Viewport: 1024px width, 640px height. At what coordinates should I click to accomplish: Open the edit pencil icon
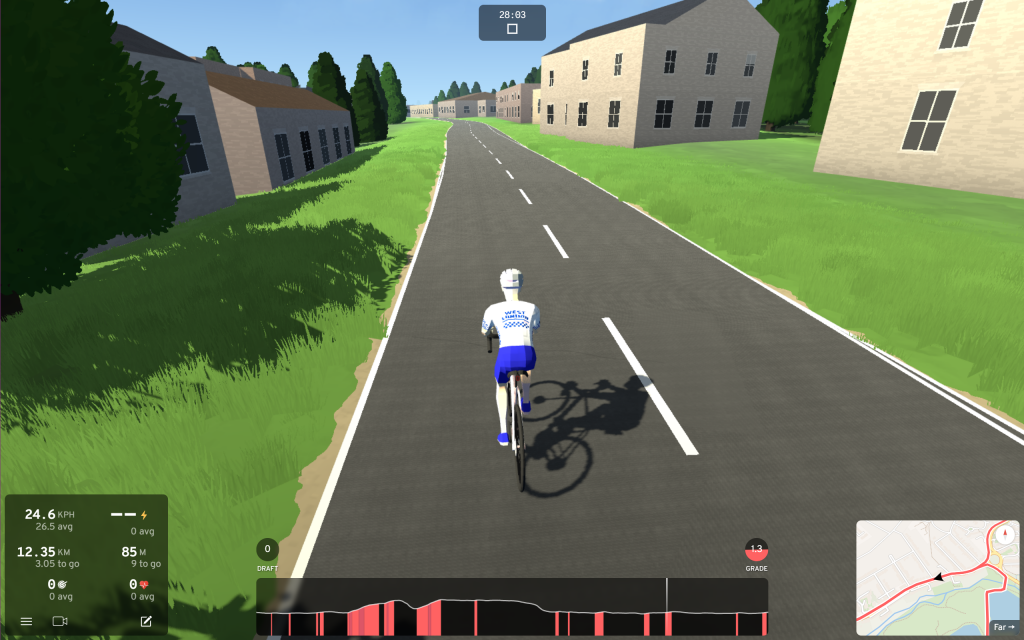click(x=146, y=621)
